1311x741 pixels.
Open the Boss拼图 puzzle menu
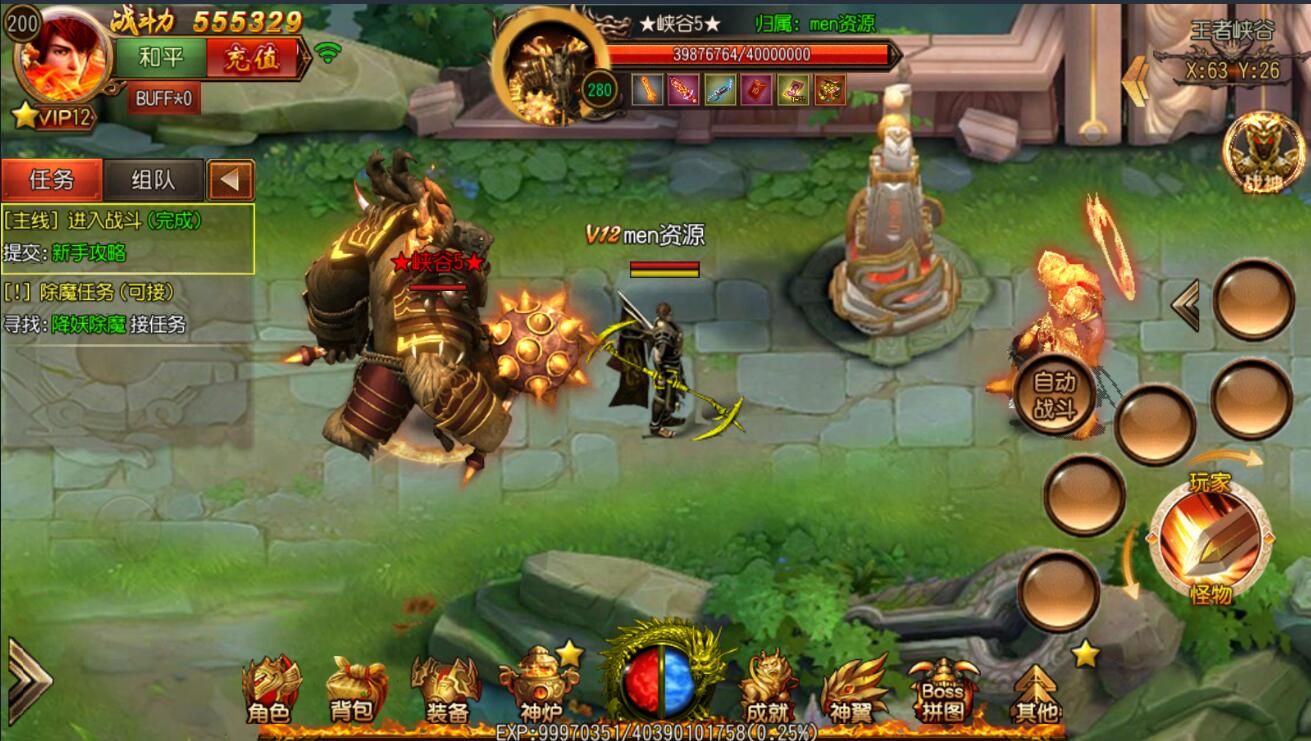click(x=942, y=690)
